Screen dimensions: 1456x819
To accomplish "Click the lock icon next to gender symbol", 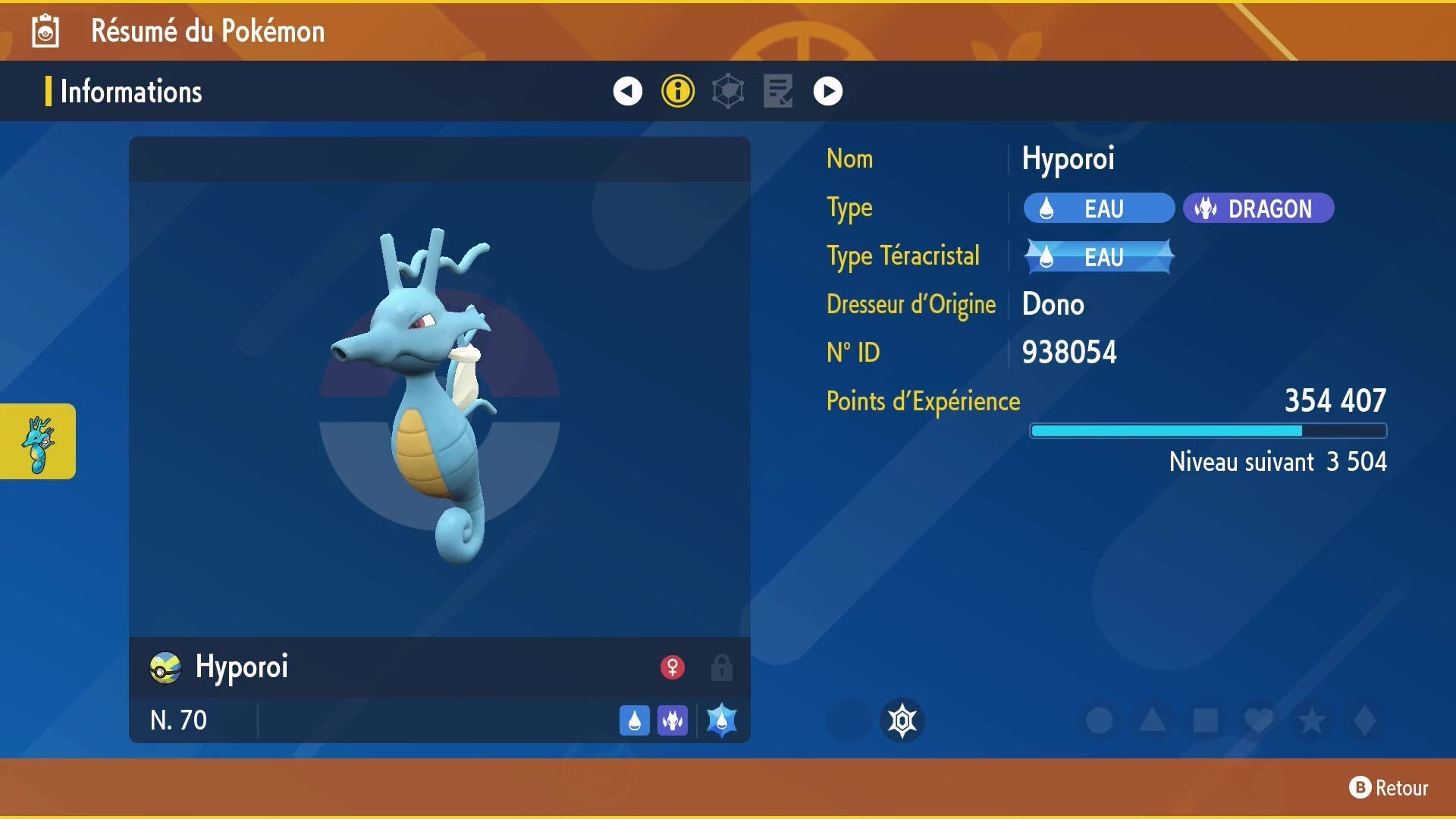I will coord(720,667).
